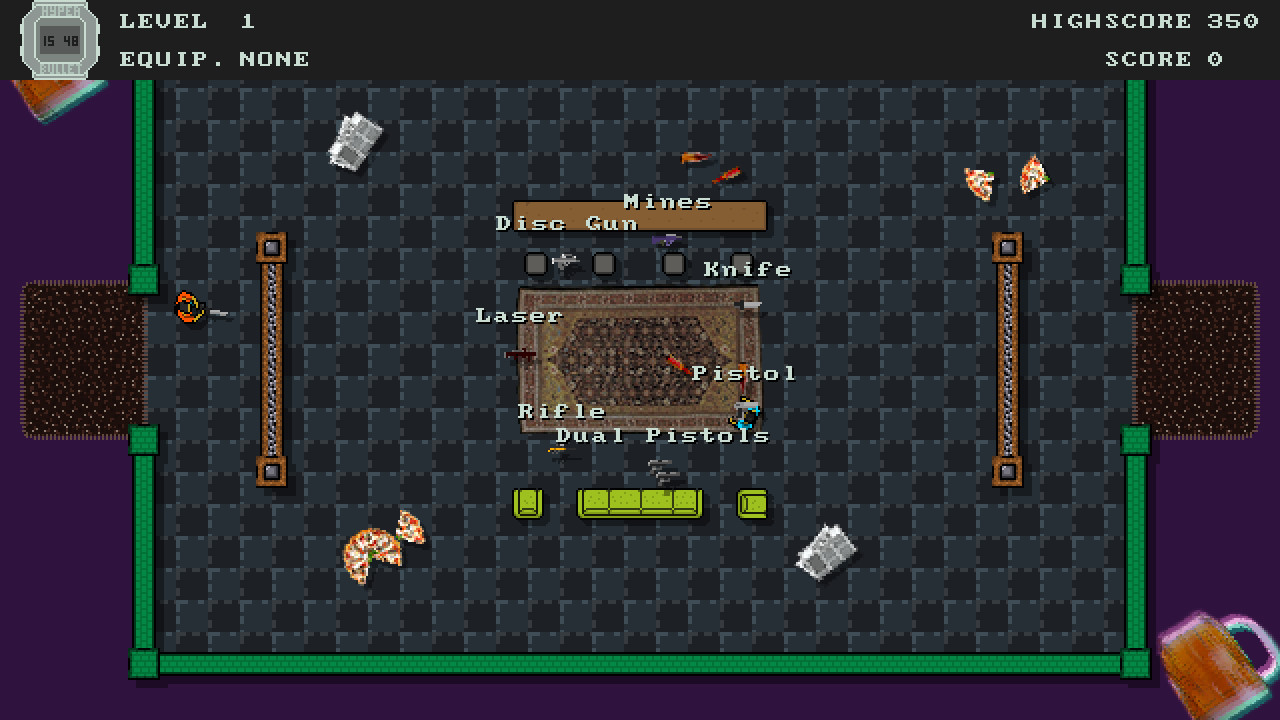Click the crumpled newspaper near top left
This screenshot has width=1280, height=720.
pos(354,140)
